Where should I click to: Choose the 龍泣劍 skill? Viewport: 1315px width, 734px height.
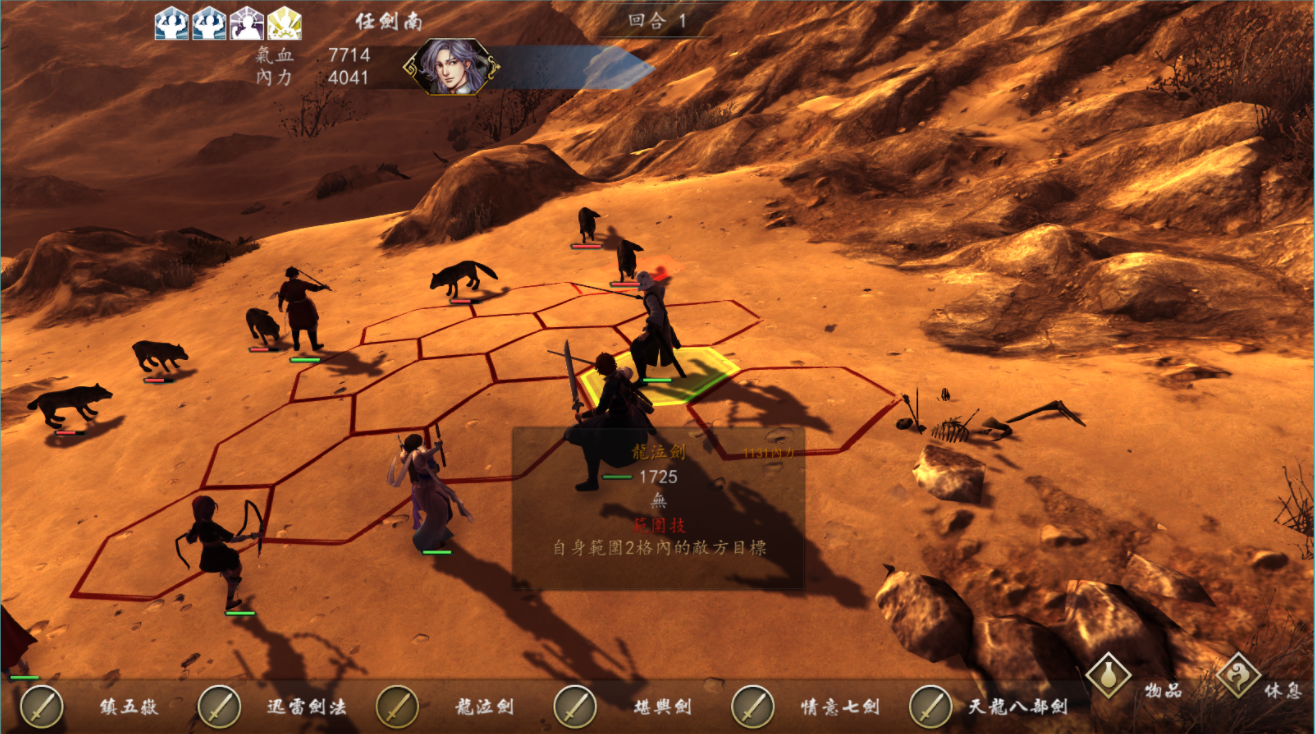397,707
